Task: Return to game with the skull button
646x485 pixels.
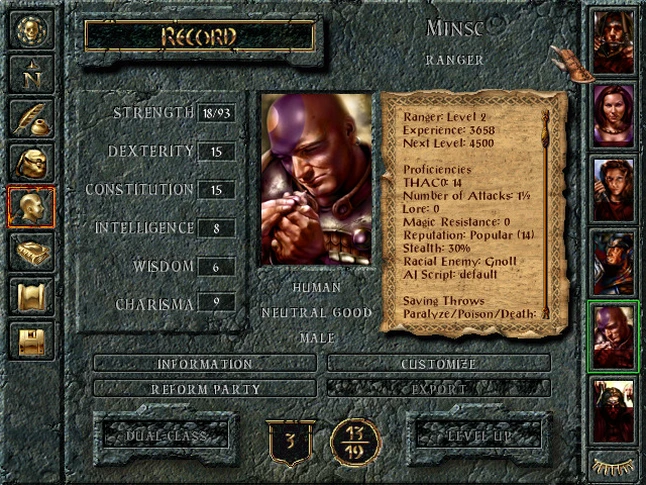Action: pyautogui.click(x=32, y=30)
